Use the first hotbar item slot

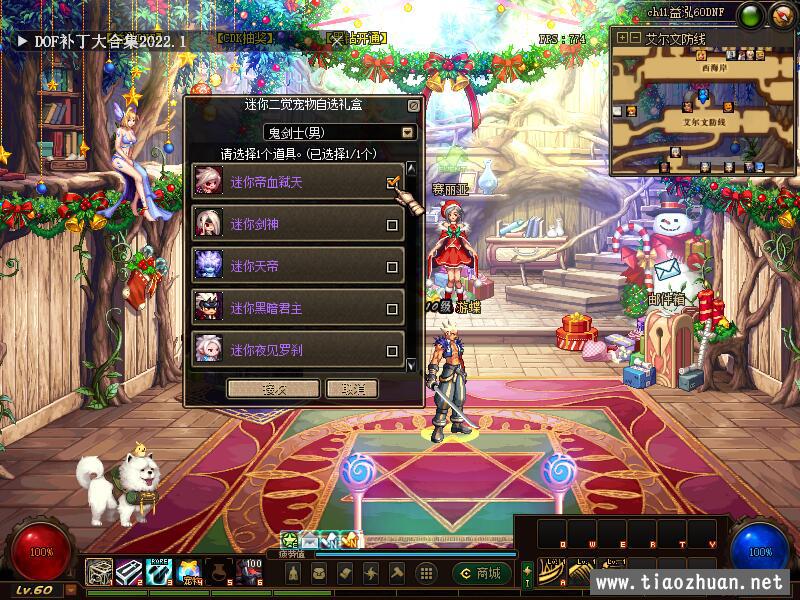[x=99, y=571]
